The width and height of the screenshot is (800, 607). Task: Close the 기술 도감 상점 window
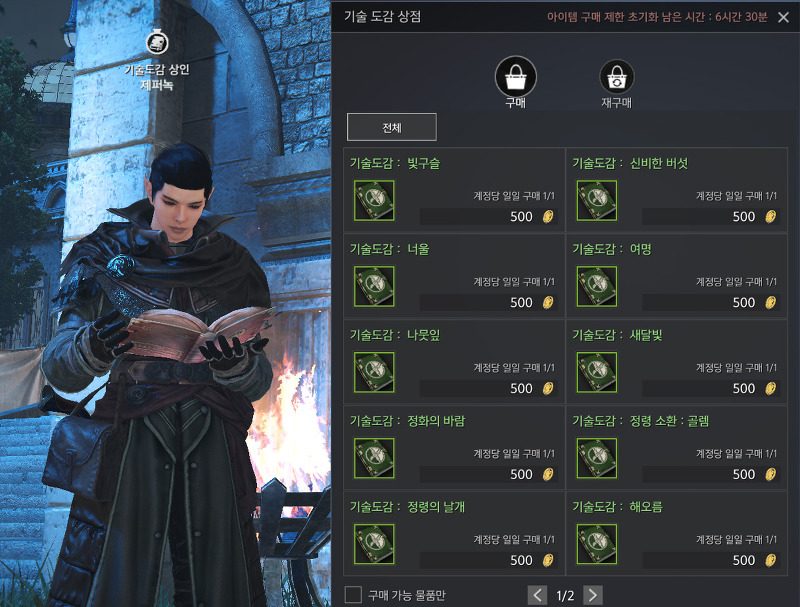point(783,17)
